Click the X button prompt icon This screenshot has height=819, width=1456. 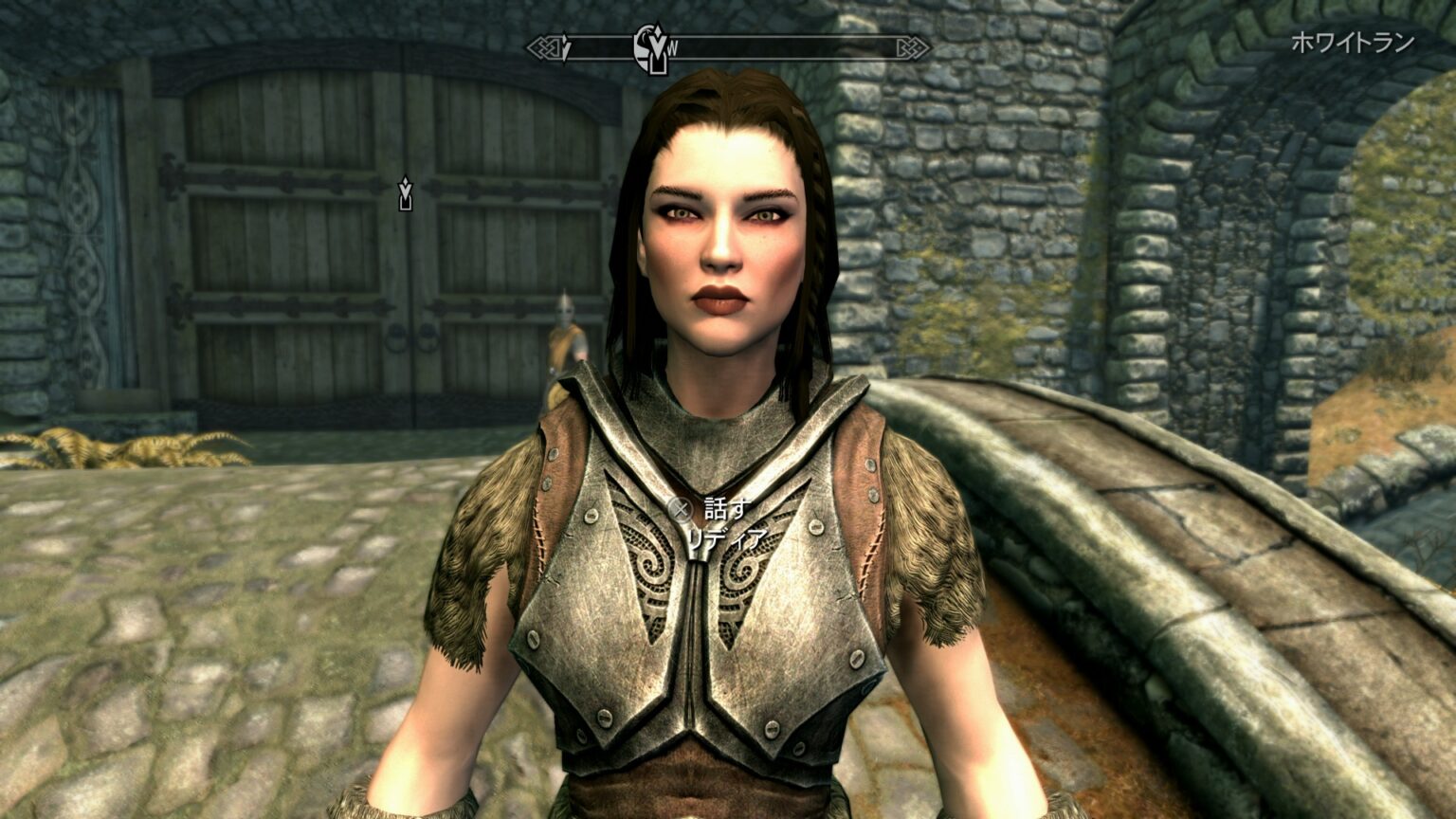pos(680,509)
